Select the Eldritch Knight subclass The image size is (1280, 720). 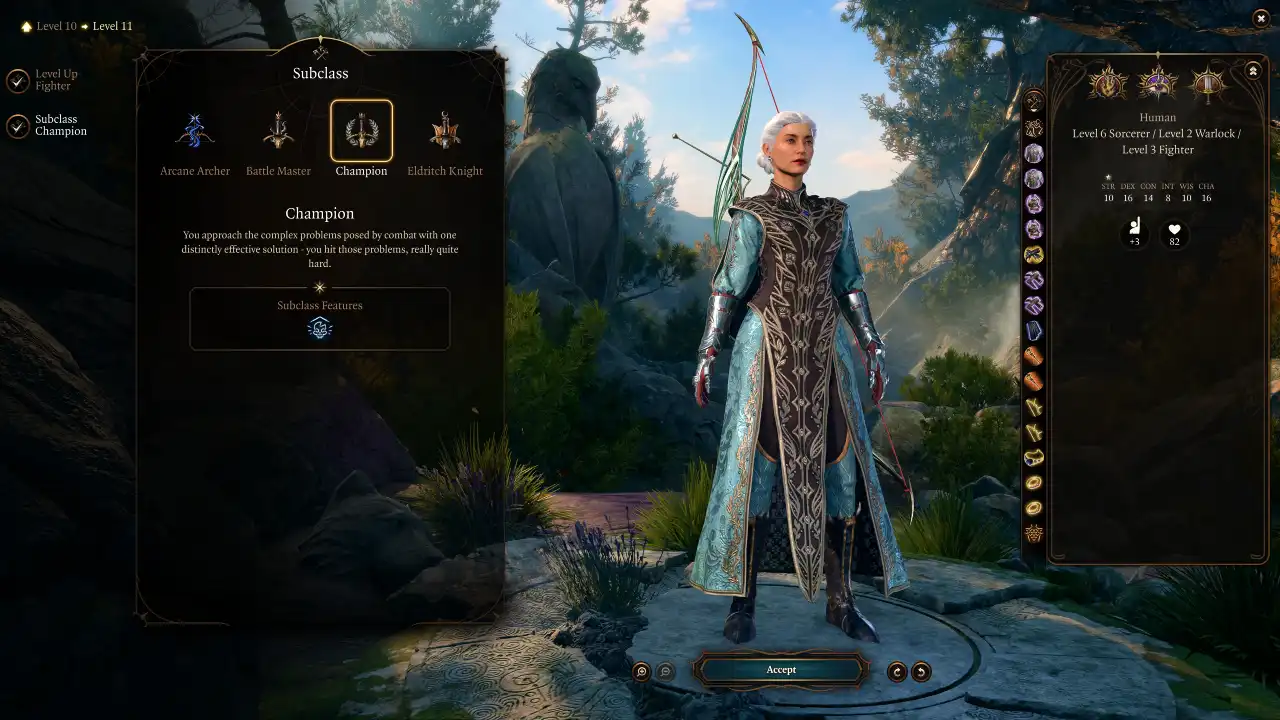pos(445,131)
